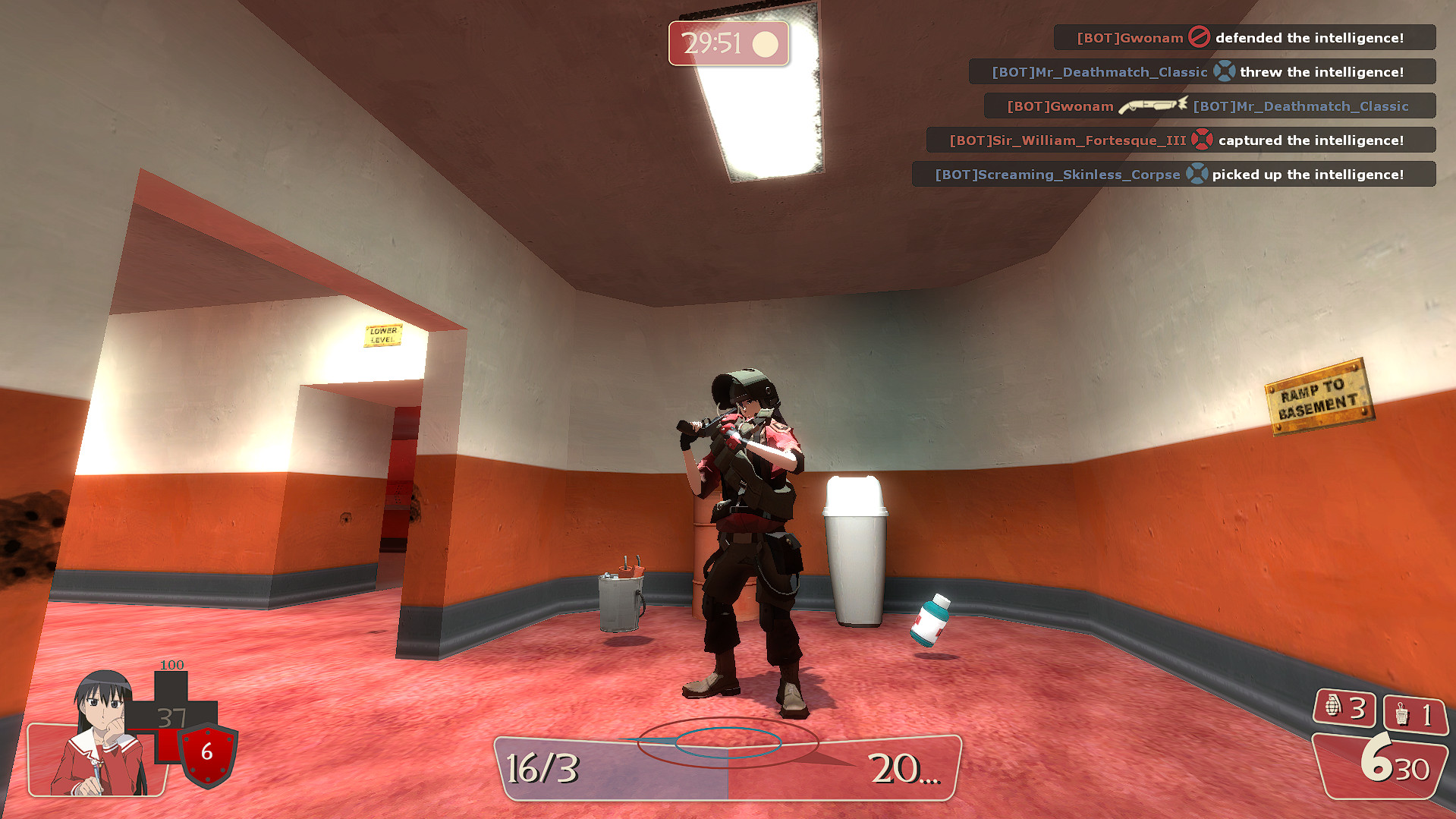Toggle the round timer circle indicator
Viewport: 1456px width, 819px height.
point(764,45)
